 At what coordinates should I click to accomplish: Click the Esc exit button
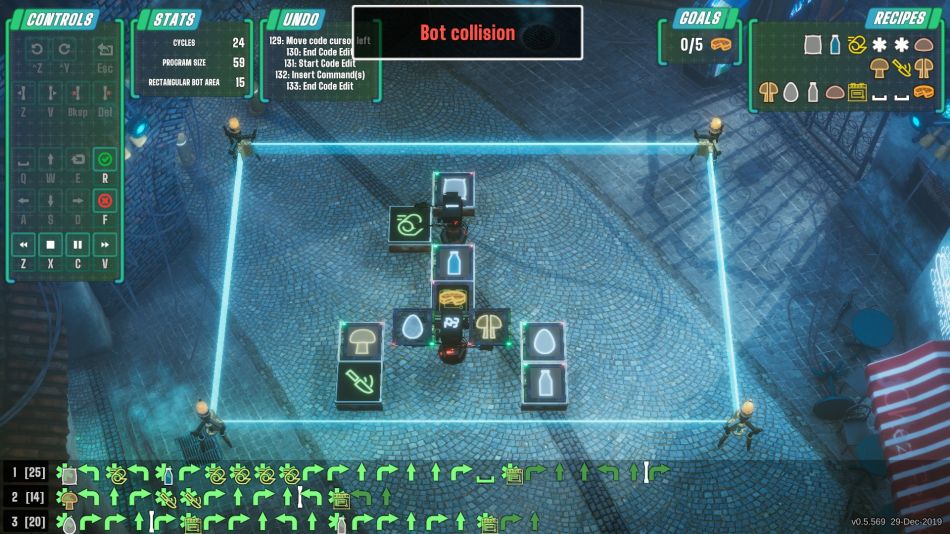click(x=105, y=49)
